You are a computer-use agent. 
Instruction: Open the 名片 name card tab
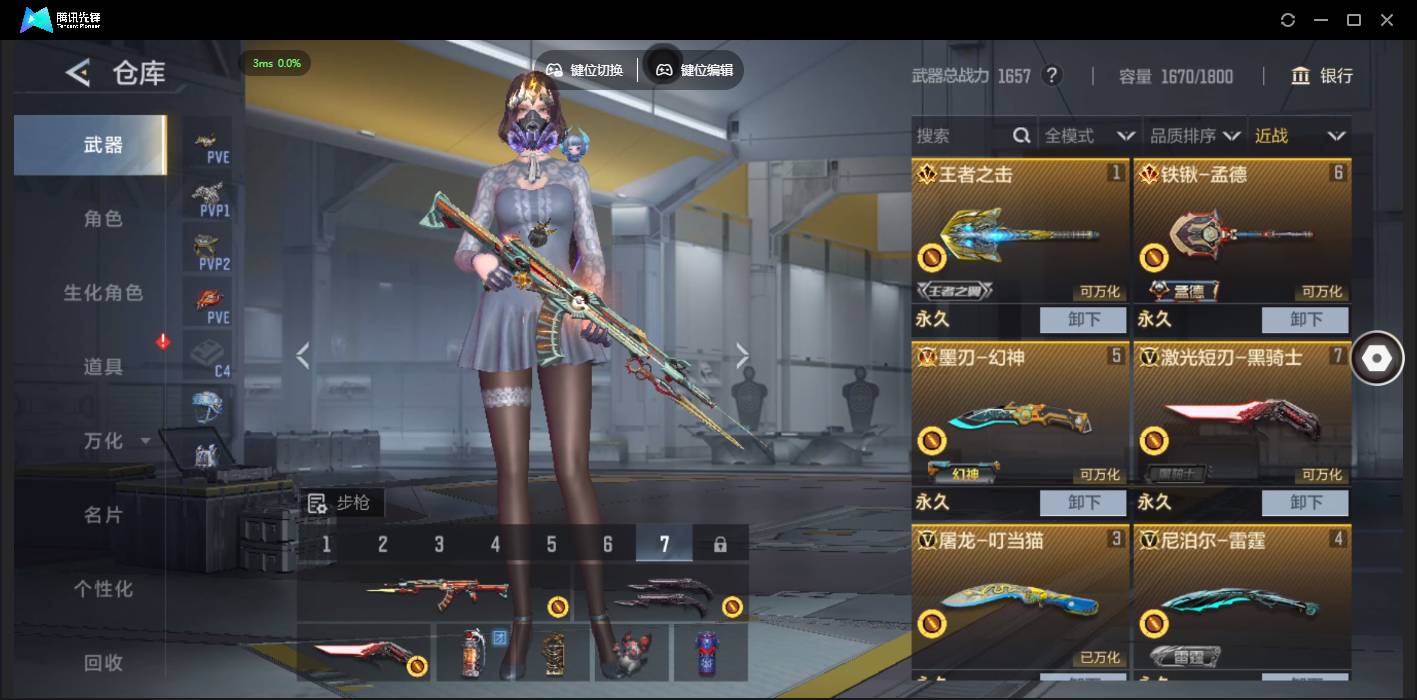[x=103, y=515]
